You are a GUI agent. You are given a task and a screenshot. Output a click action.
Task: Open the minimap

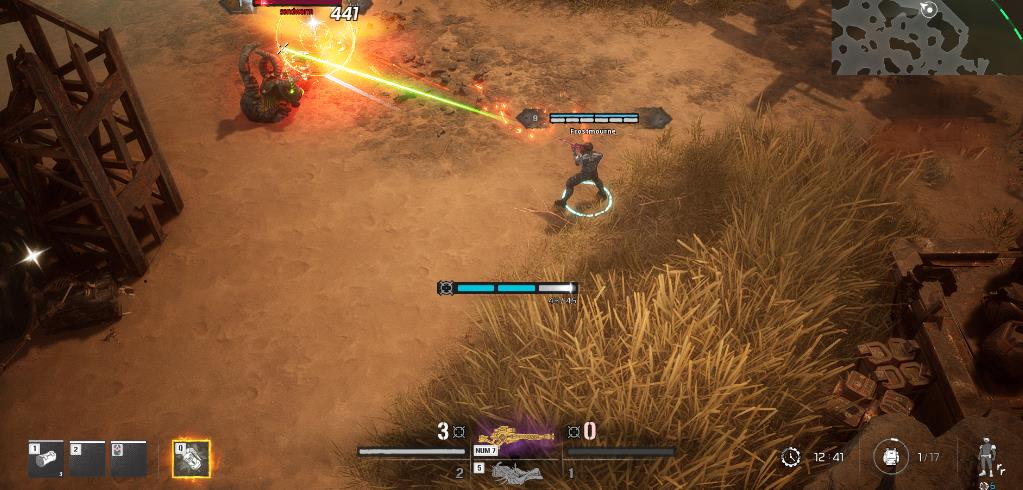926,37
